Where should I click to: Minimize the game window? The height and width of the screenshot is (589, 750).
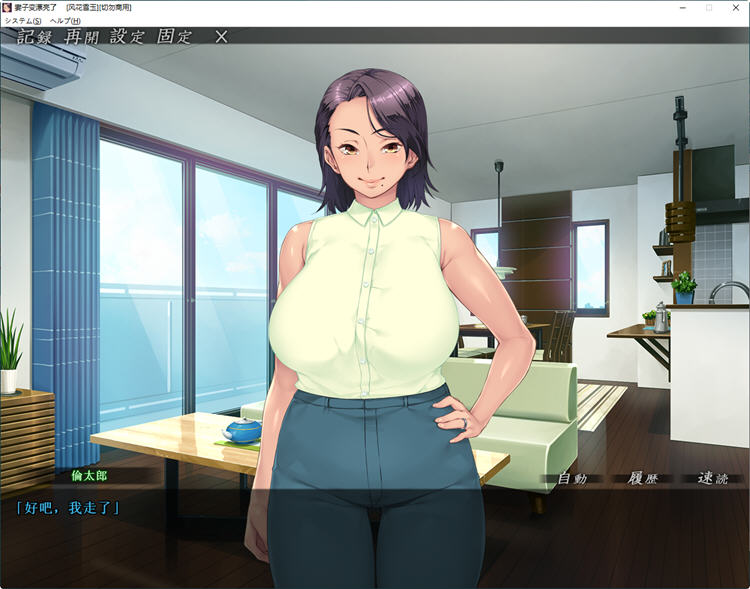coord(681,7)
